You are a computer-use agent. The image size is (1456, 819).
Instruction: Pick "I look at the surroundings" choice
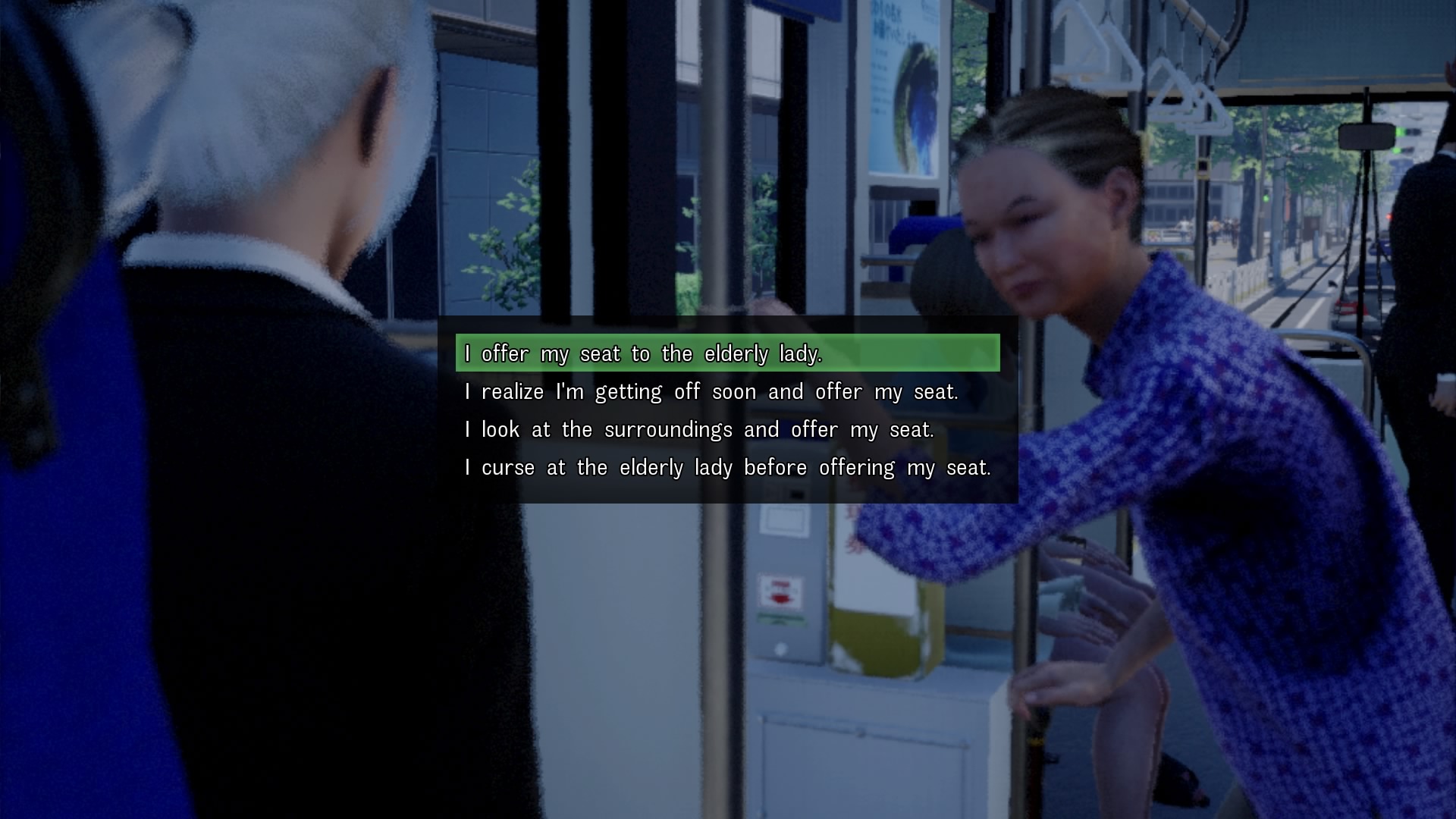698,429
